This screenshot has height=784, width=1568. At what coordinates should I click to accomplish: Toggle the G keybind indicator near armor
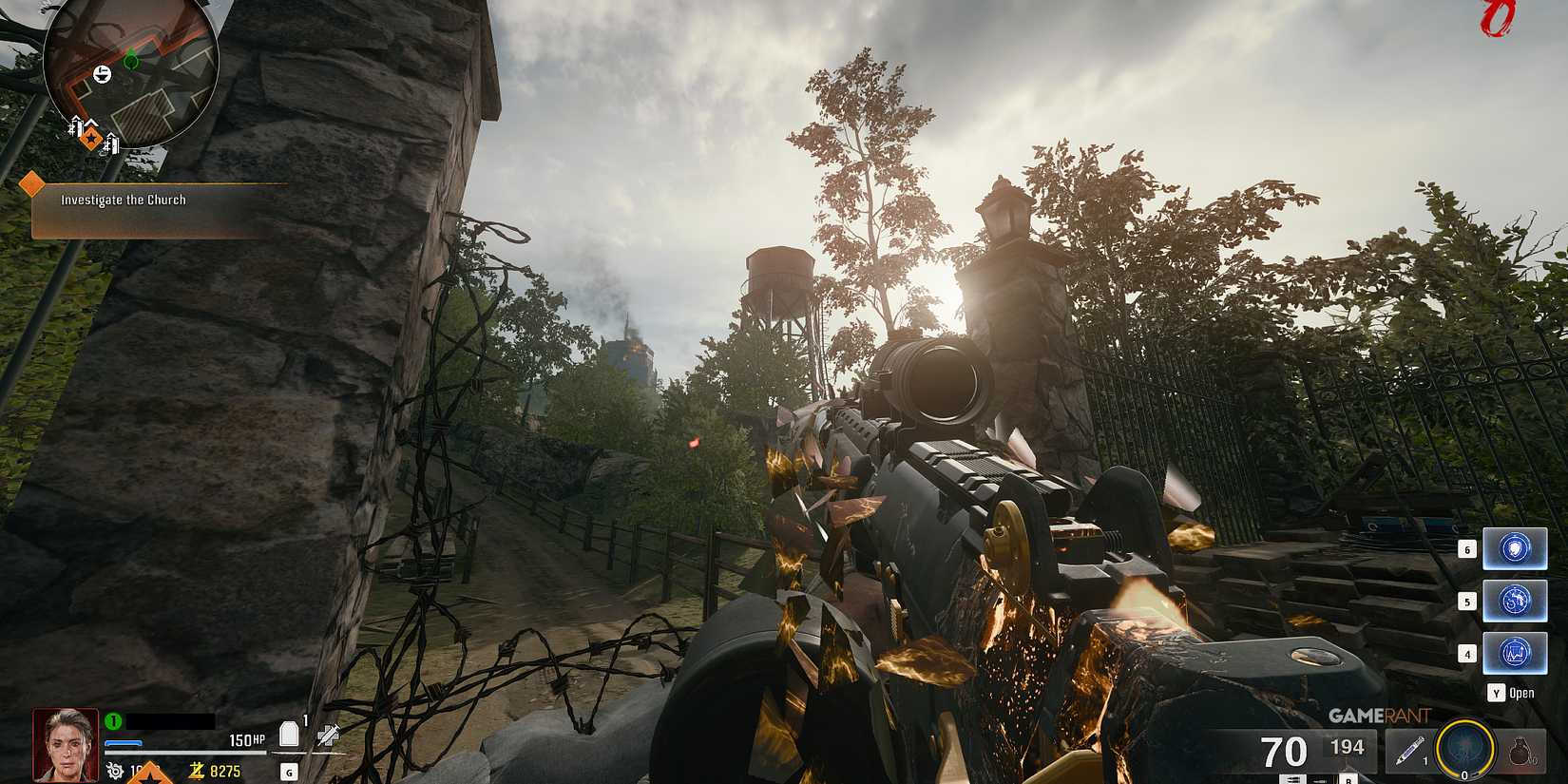(289, 773)
